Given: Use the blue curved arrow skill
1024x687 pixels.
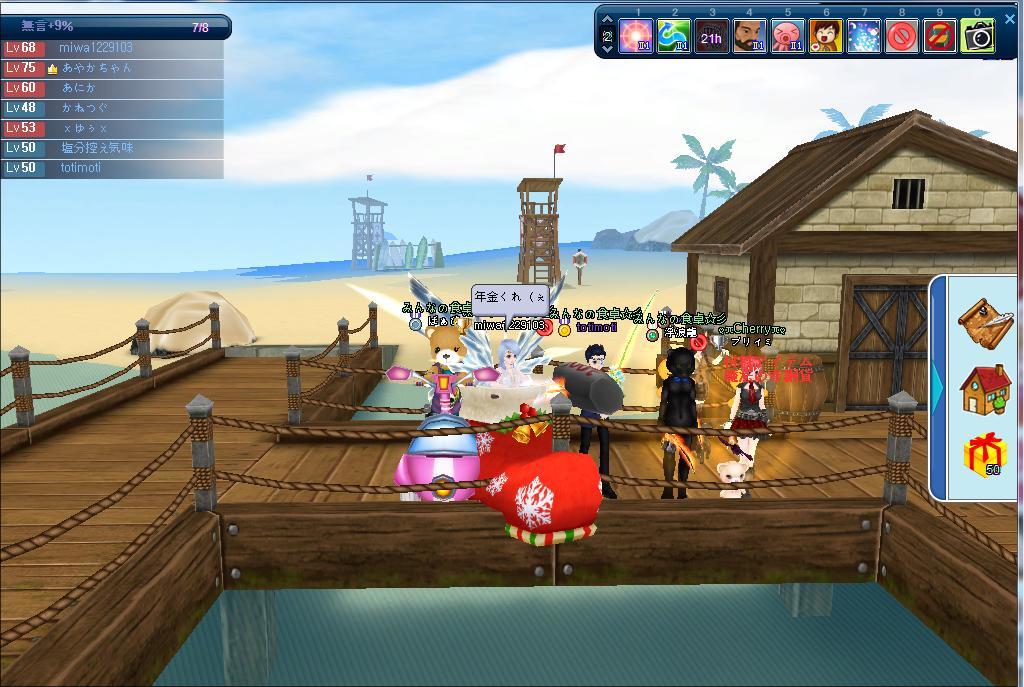Looking at the screenshot, I should (x=674, y=37).
